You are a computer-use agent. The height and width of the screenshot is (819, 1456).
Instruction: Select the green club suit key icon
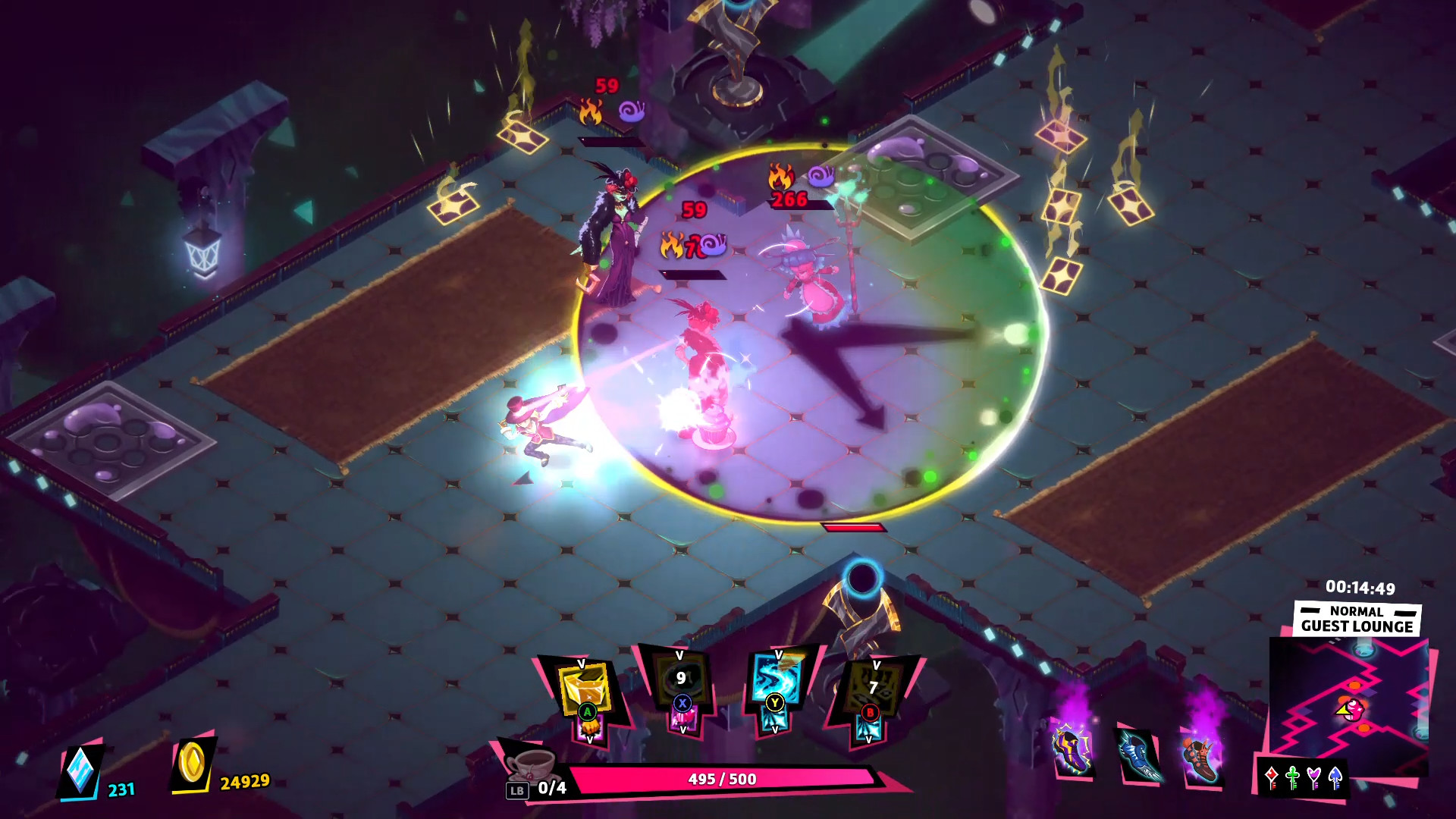pyautogui.click(x=1293, y=777)
